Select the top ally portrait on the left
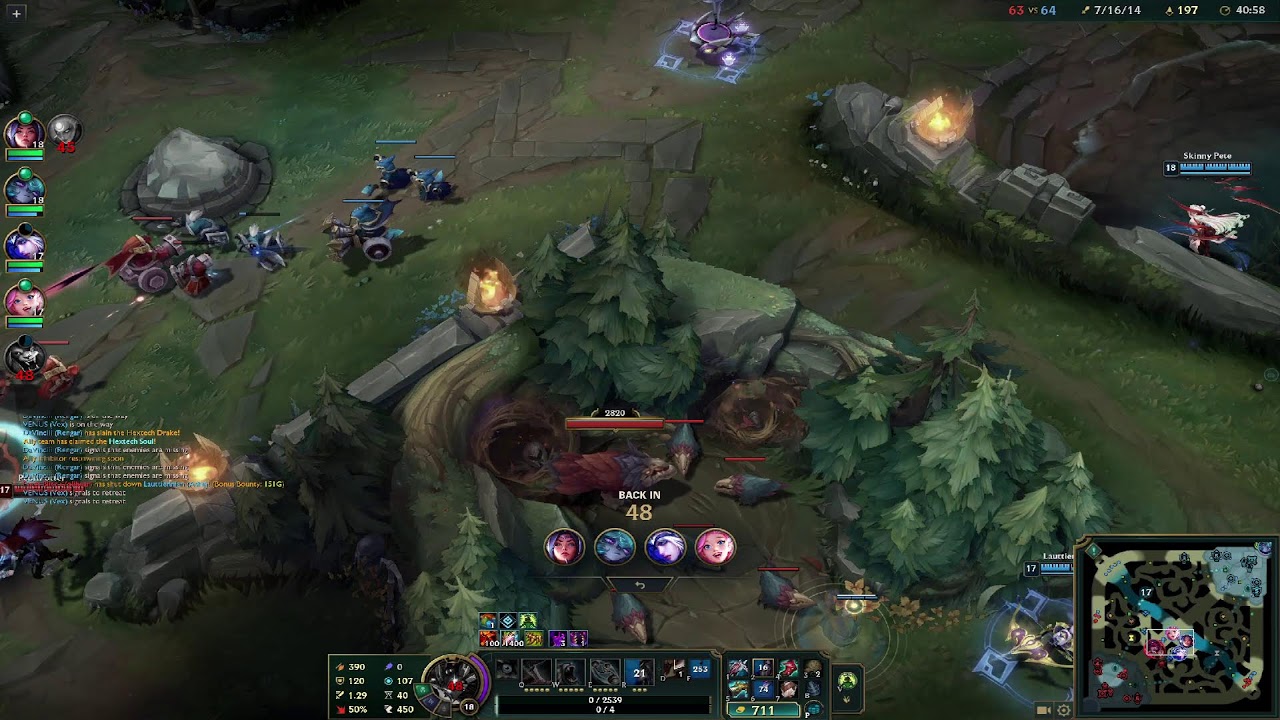1280x720 pixels. [24, 131]
